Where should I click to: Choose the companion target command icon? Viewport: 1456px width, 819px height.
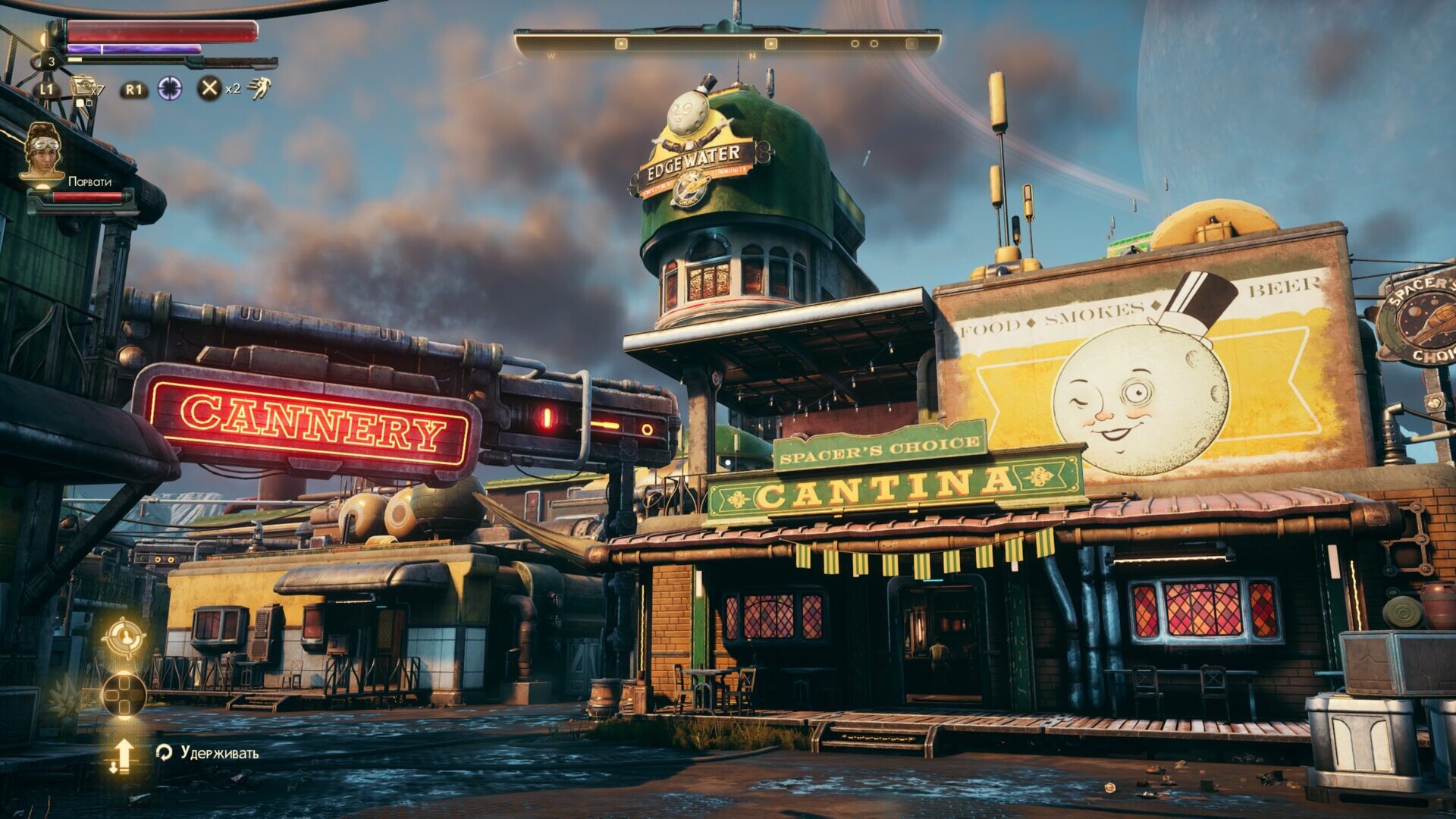pyautogui.click(x=124, y=638)
